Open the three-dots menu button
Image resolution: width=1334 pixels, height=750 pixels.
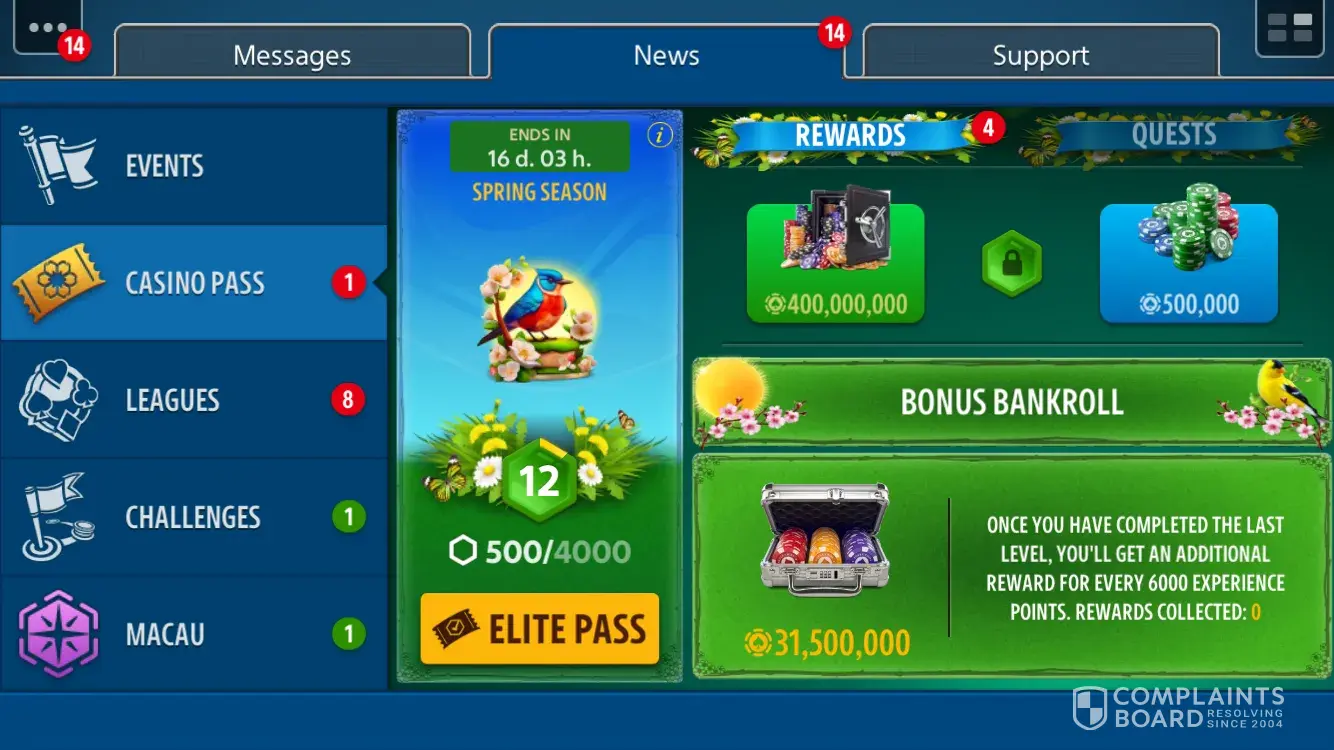point(47,28)
